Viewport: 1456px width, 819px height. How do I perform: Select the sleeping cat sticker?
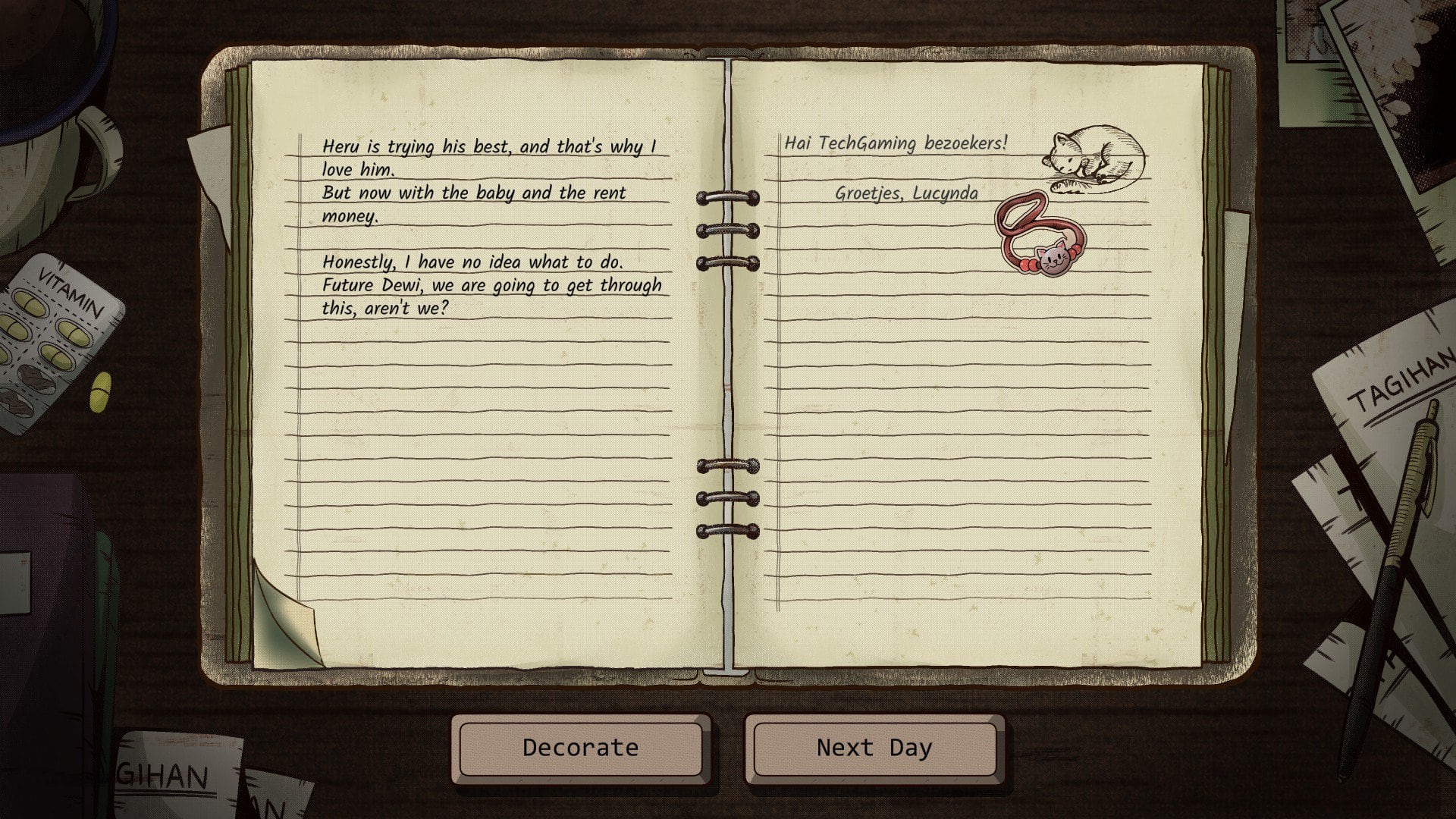coord(1096,158)
